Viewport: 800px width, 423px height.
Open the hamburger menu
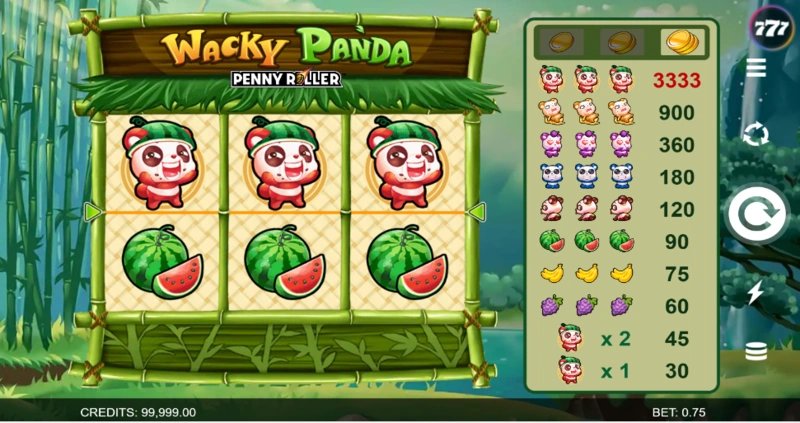click(x=757, y=69)
